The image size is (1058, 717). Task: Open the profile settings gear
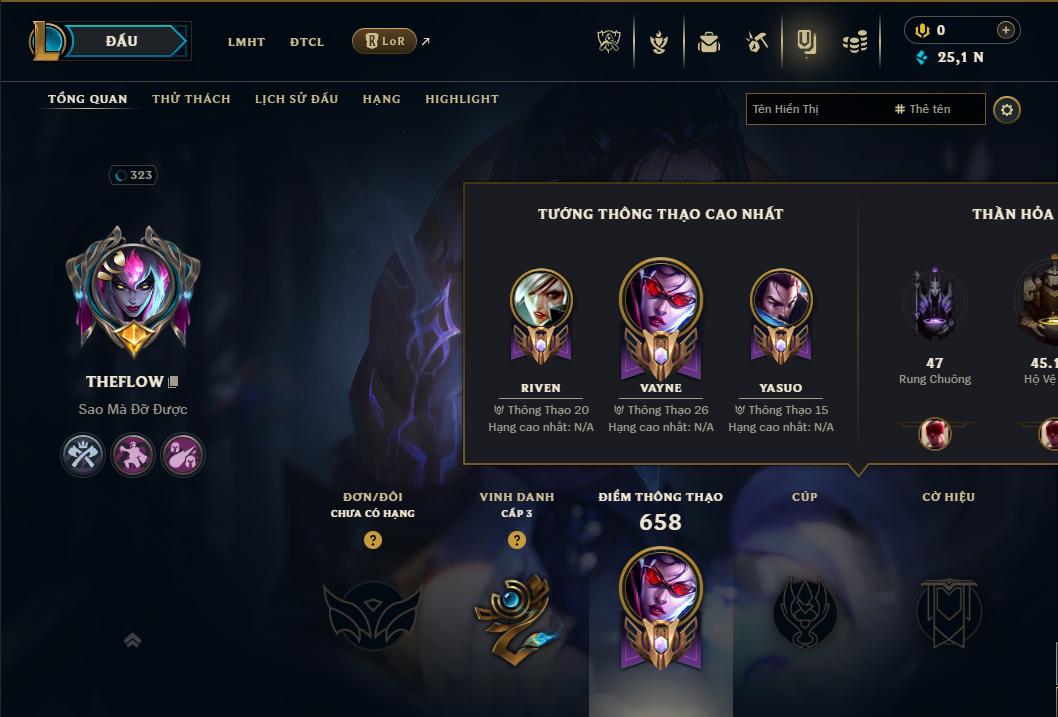(1007, 109)
